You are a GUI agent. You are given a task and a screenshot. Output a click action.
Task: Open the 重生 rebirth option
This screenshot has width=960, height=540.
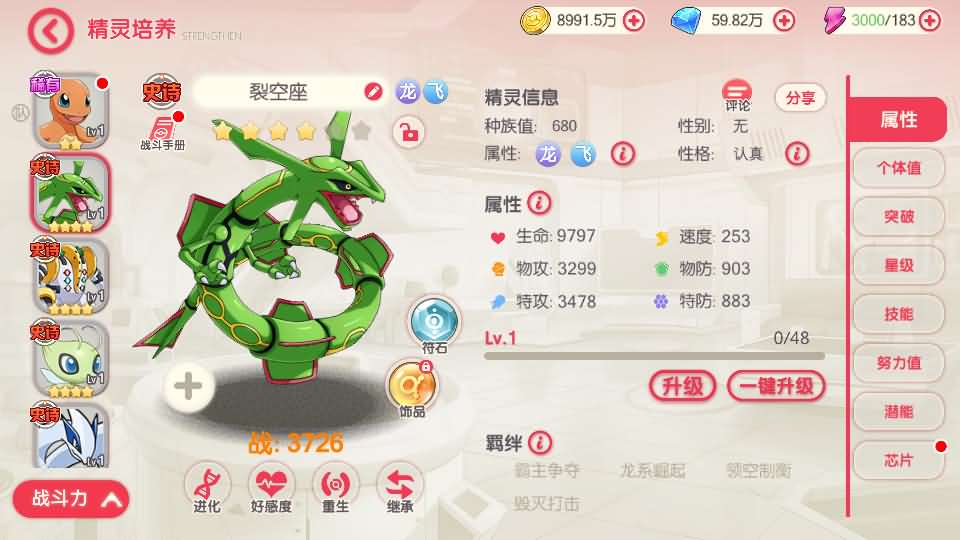tap(336, 487)
